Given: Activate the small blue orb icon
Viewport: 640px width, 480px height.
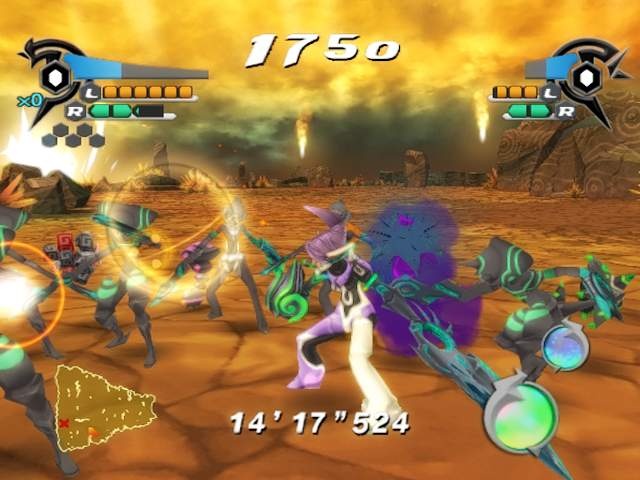Looking at the screenshot, I should 564,349.
